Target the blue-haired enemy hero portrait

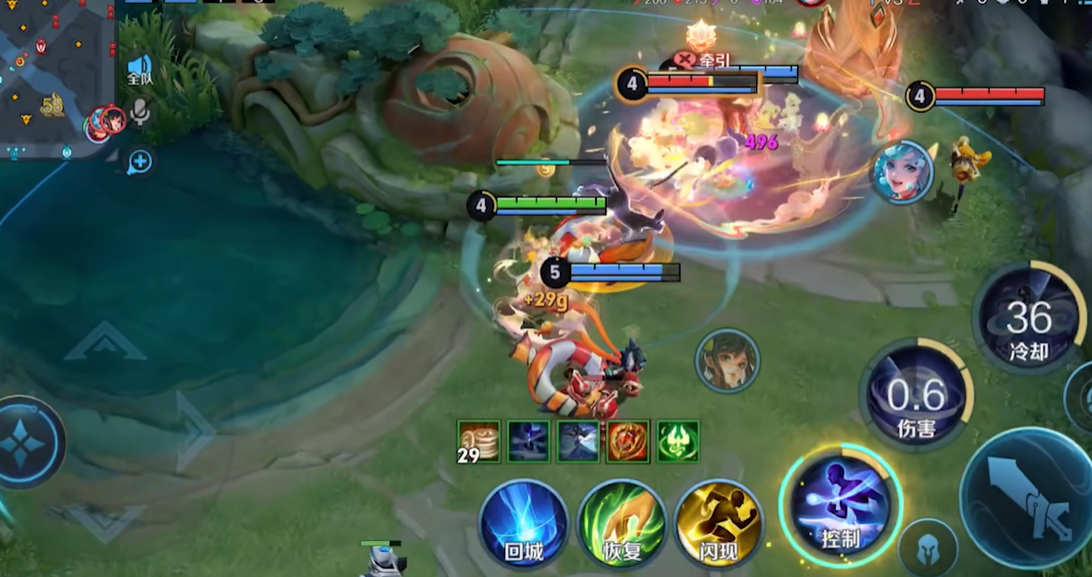coord(902,172)
